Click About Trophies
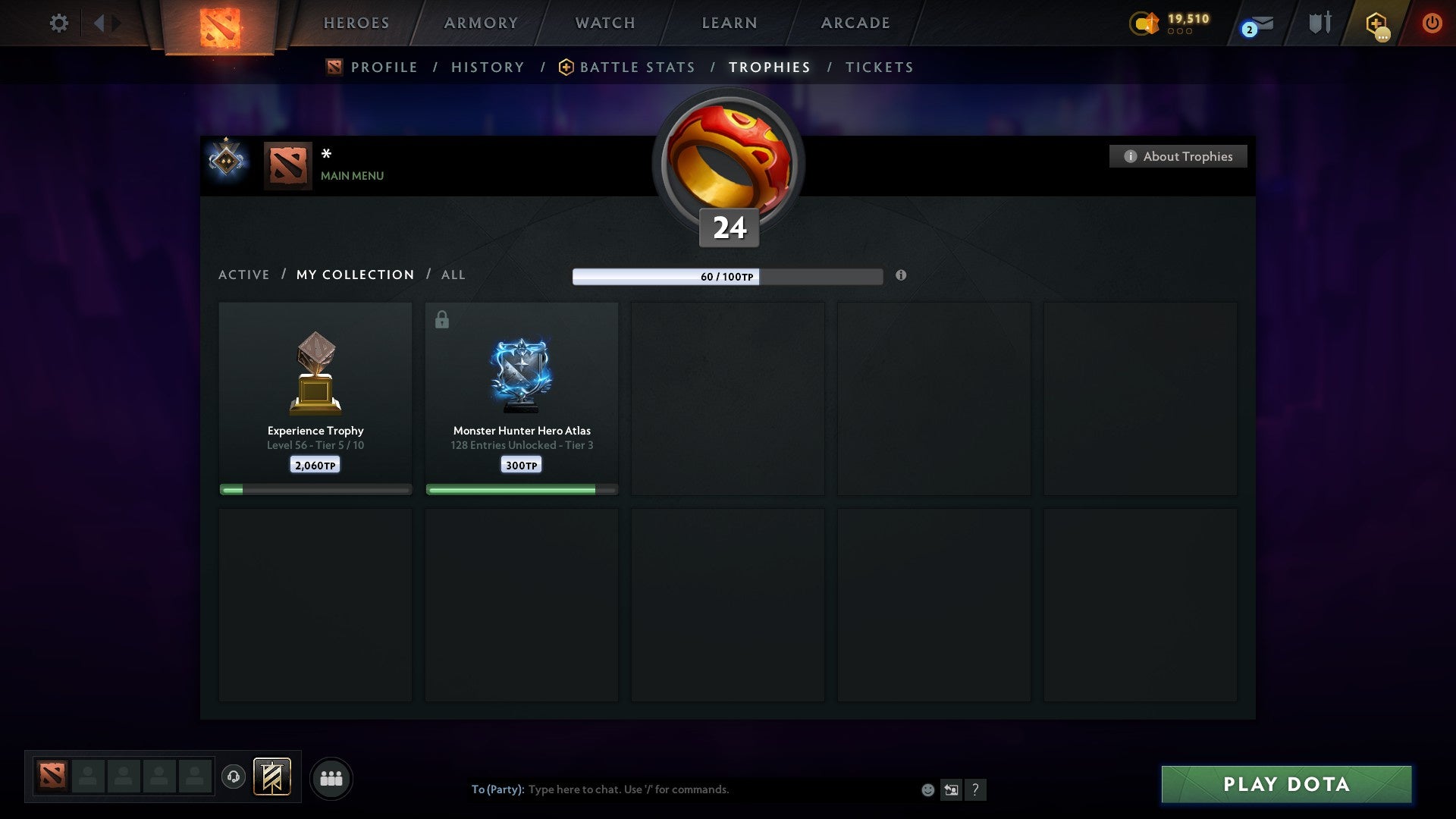 click(1178, 156)
